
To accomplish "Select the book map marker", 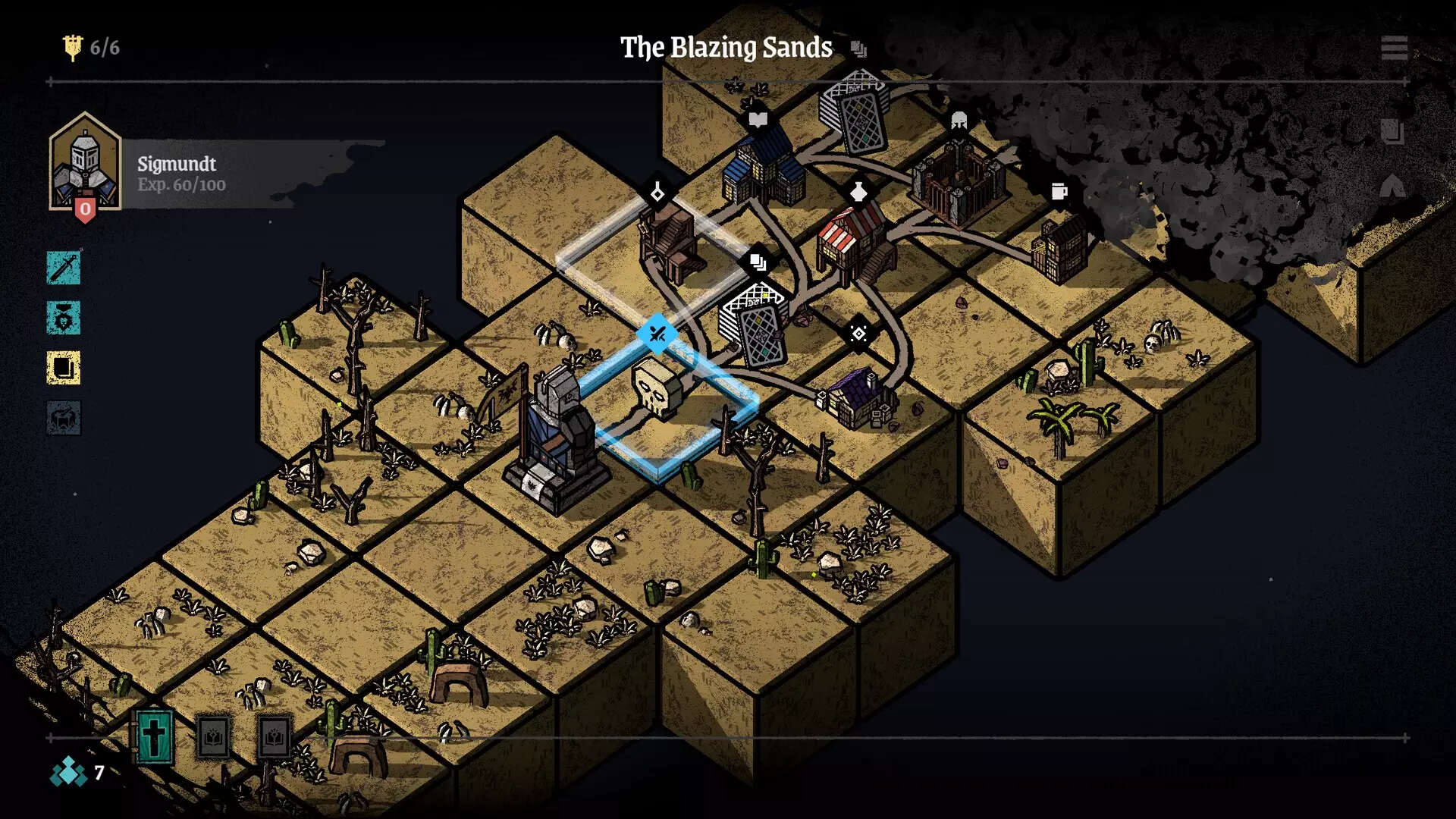I will pos(758,119).
